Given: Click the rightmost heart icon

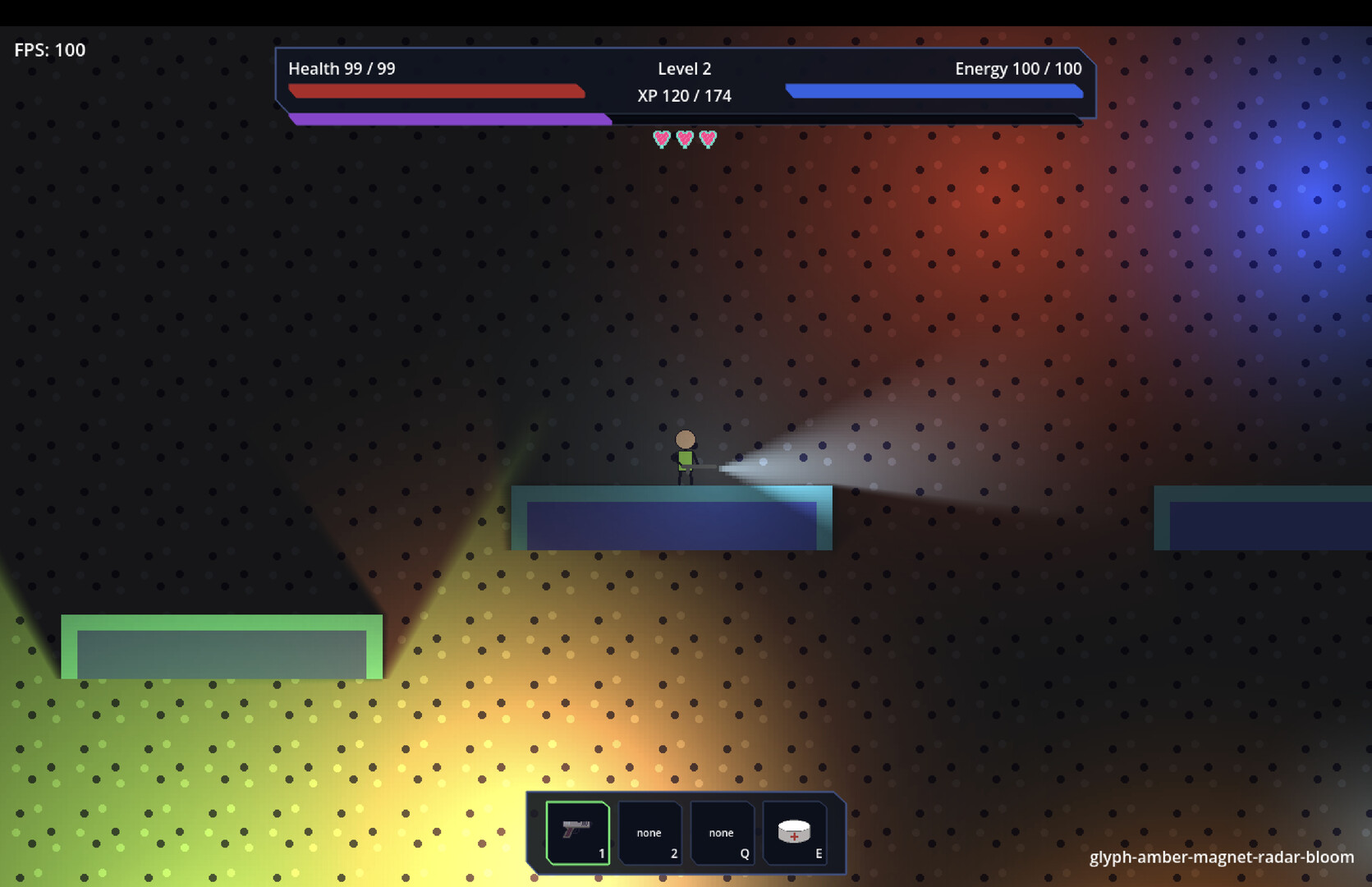Looking at the screenshot, I should point(707,138).
